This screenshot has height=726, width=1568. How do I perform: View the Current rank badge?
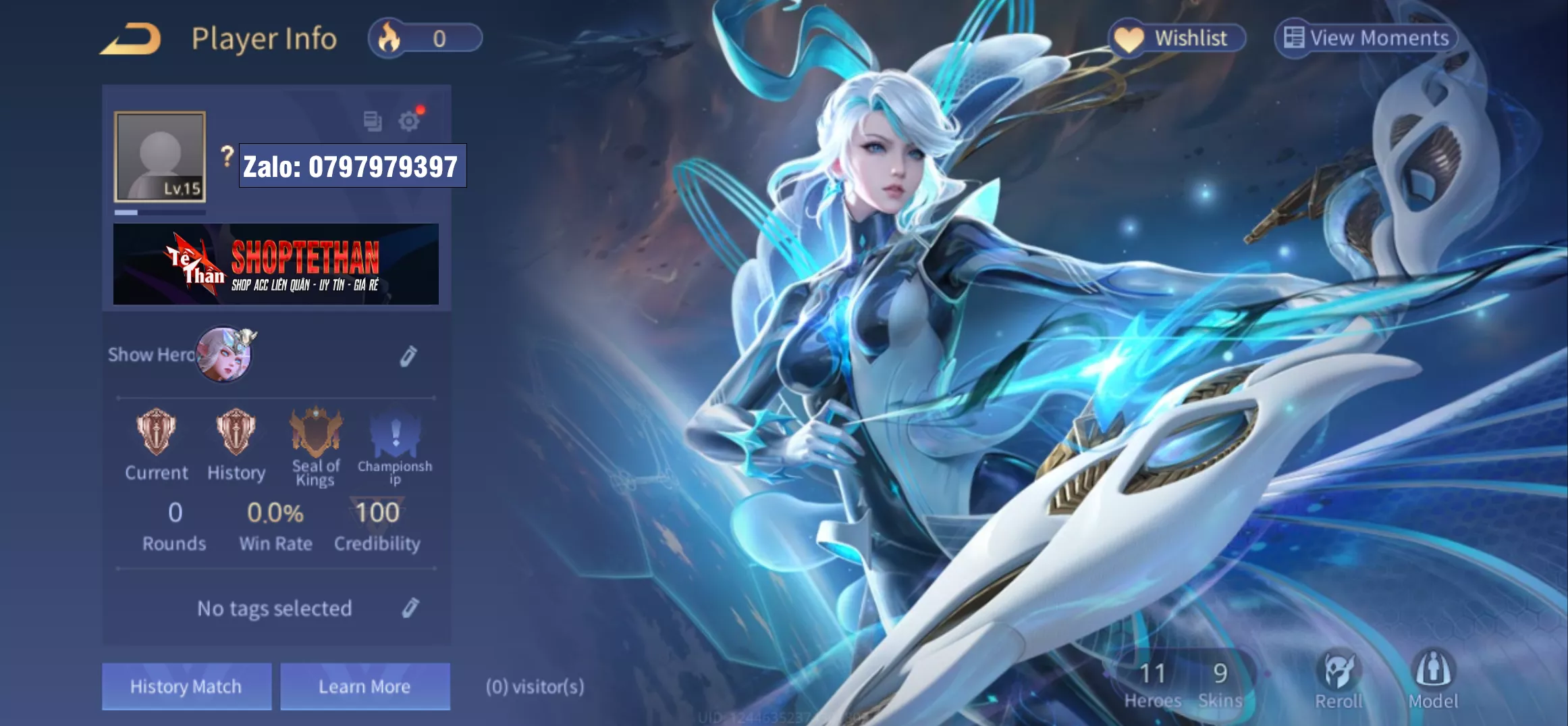(156, 432)
